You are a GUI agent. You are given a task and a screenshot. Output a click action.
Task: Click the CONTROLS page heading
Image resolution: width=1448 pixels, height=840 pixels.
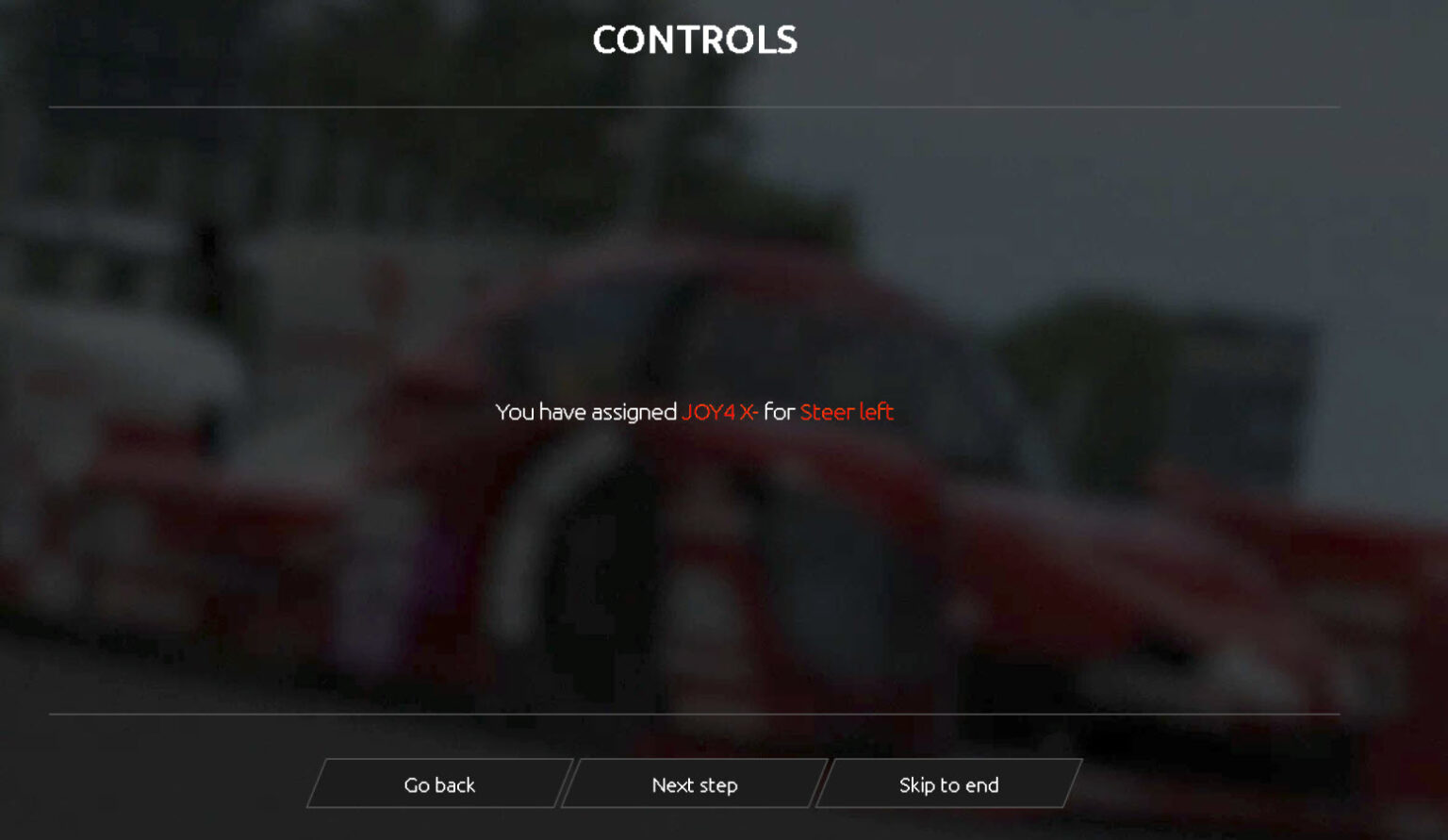point(694,41)
